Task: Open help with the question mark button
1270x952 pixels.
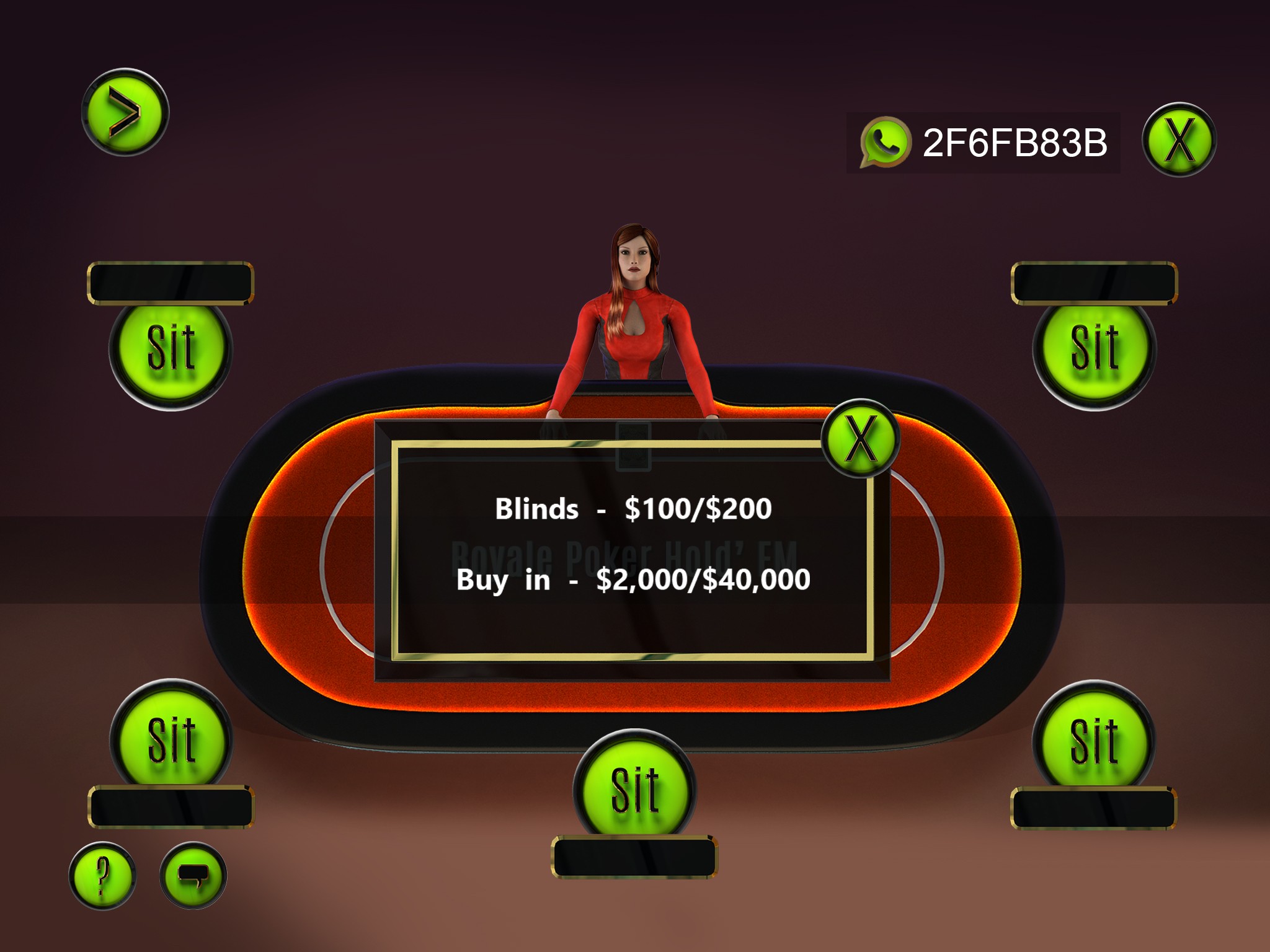Action: click(102, 875)
